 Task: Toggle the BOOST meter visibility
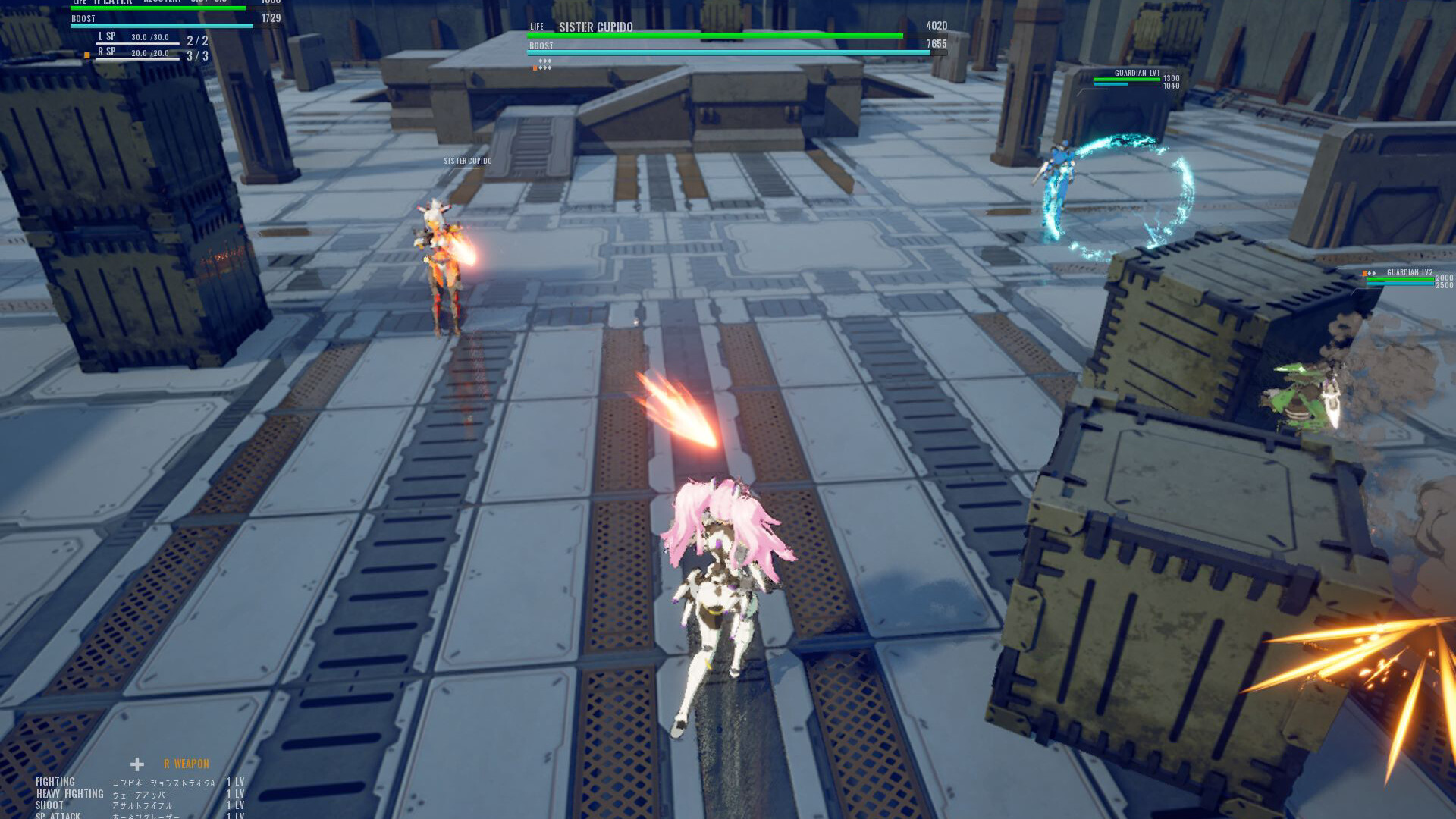click(x=83, y=18)
